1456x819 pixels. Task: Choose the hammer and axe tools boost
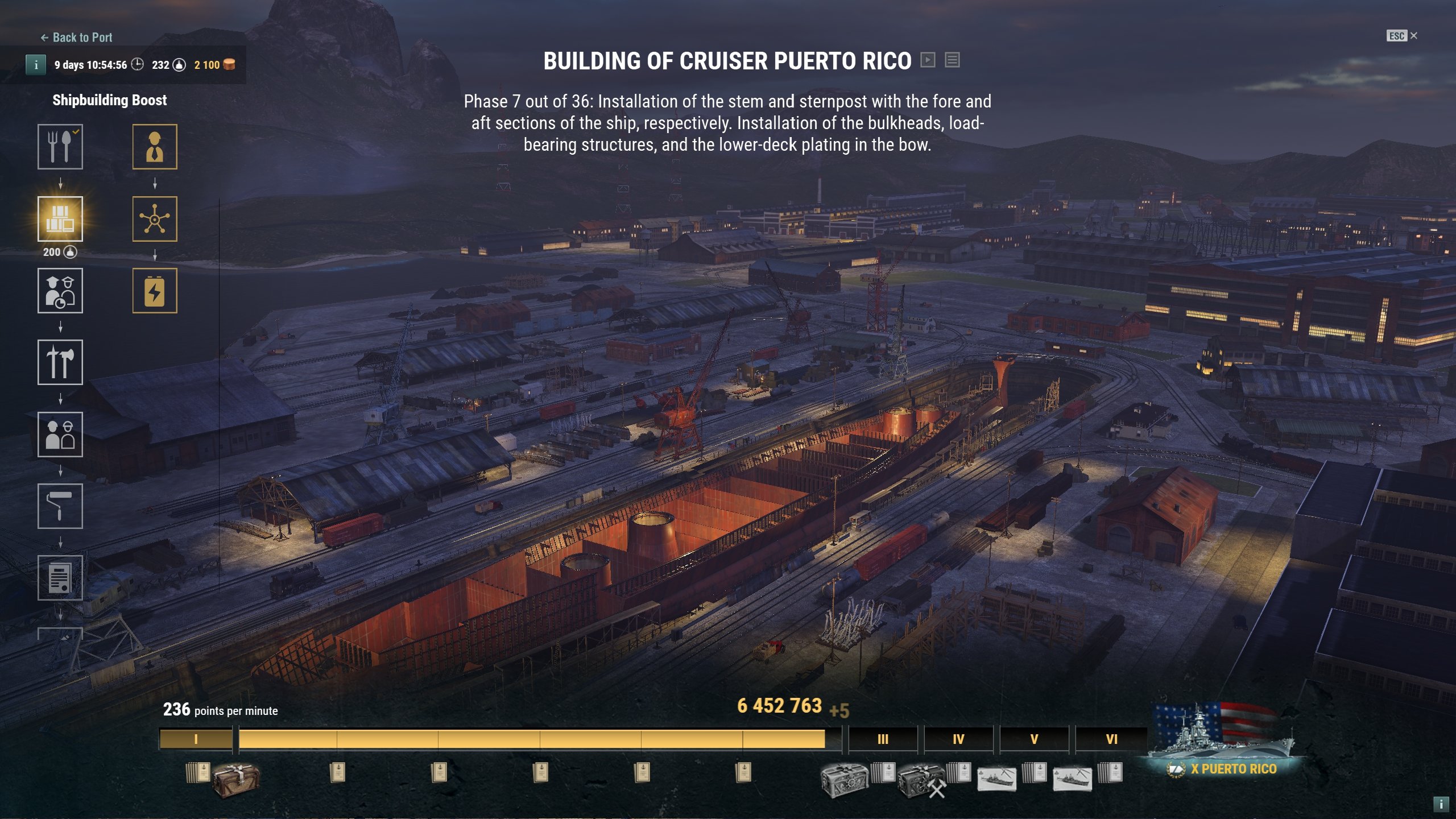(x=60, y=362)
